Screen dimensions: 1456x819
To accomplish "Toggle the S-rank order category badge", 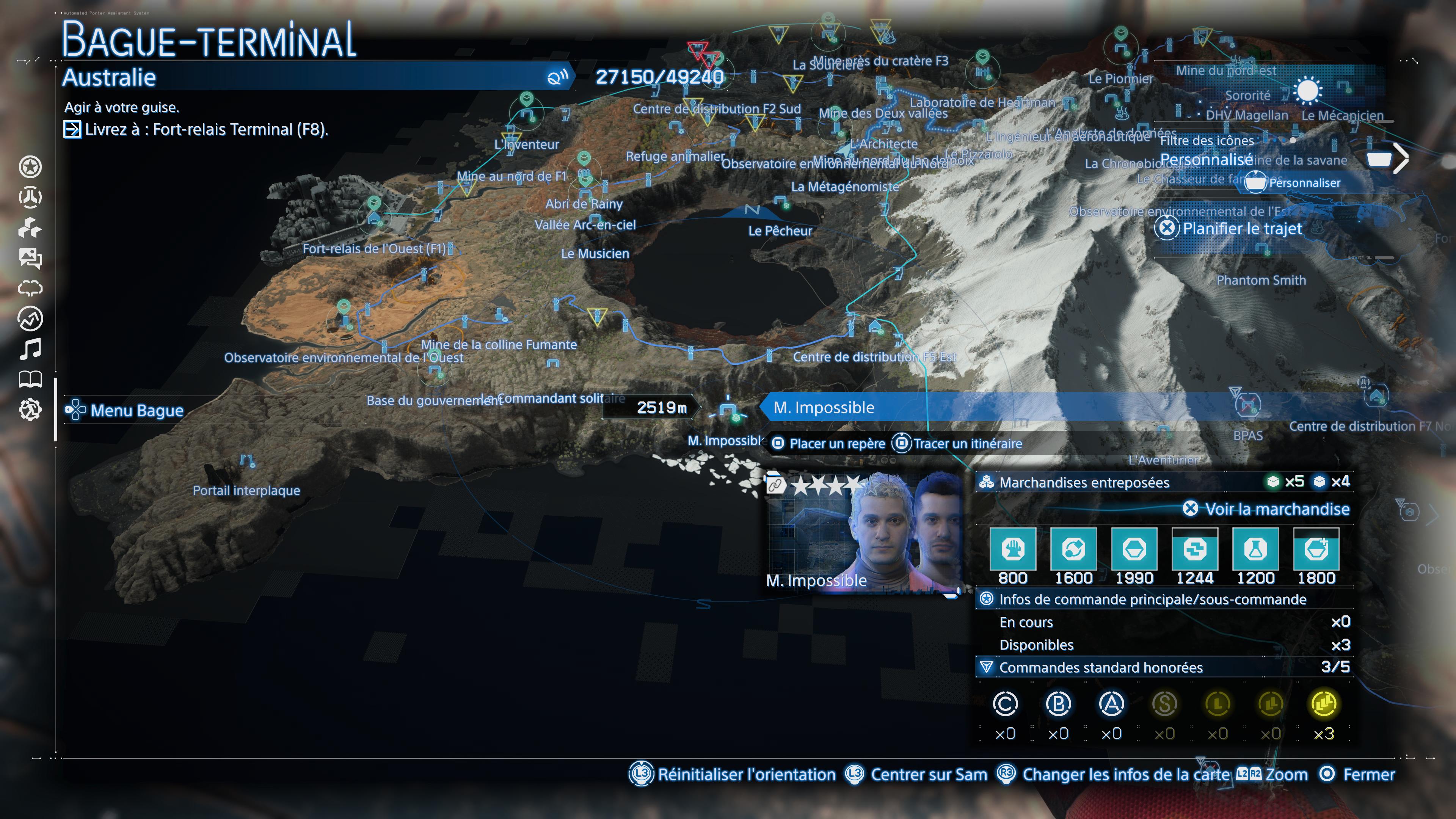I will pos(1165,704).
